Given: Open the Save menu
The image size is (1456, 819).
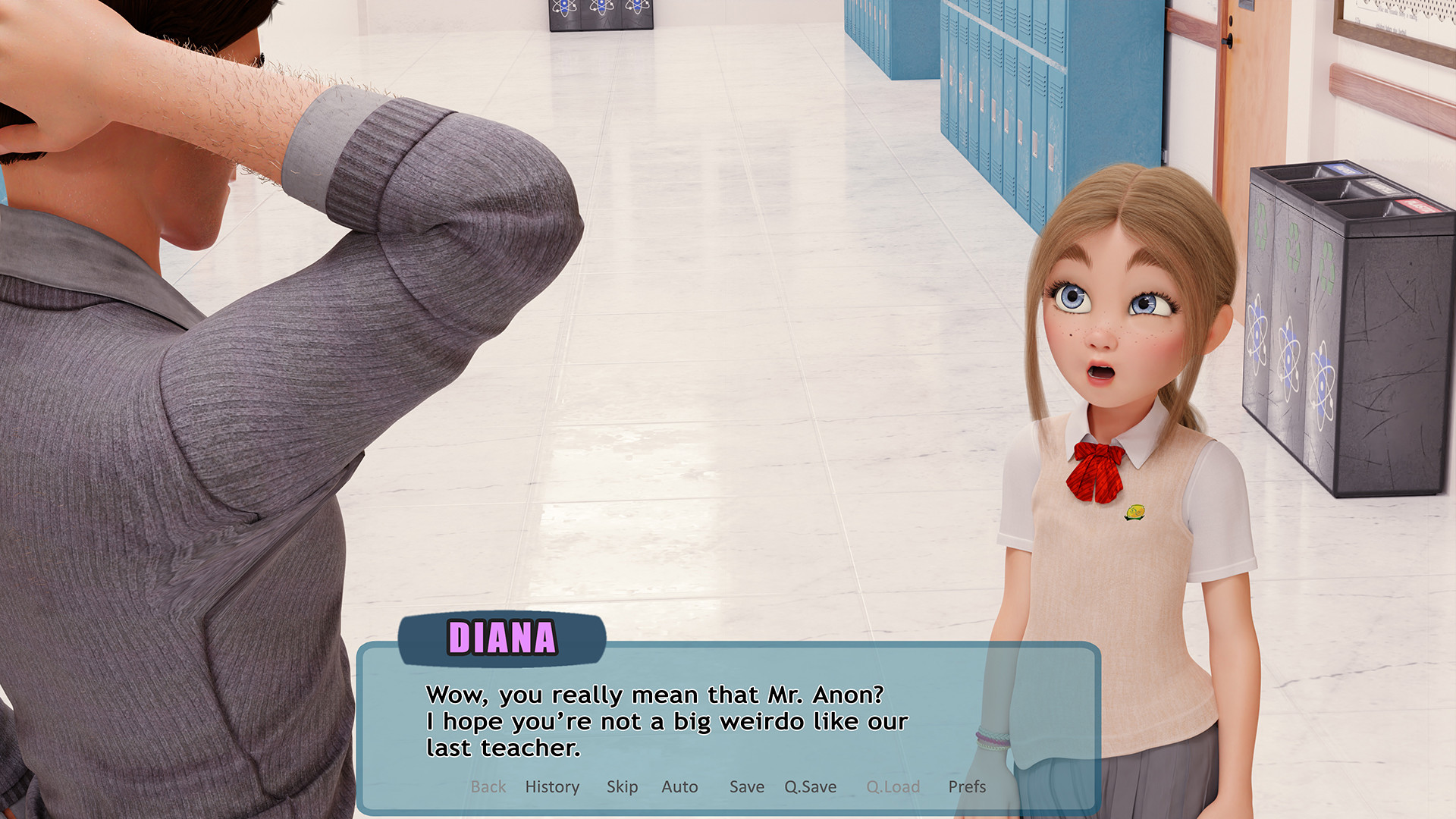Looking at the screenshot, I should (x=746, y=786).
